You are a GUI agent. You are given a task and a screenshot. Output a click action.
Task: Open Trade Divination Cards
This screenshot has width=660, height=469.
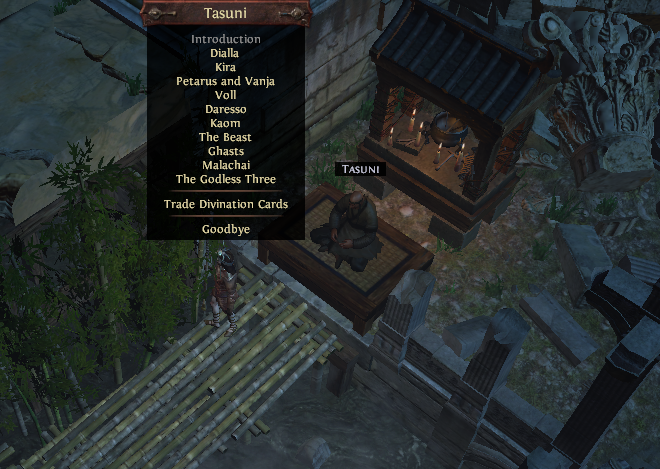pos(226,204)
